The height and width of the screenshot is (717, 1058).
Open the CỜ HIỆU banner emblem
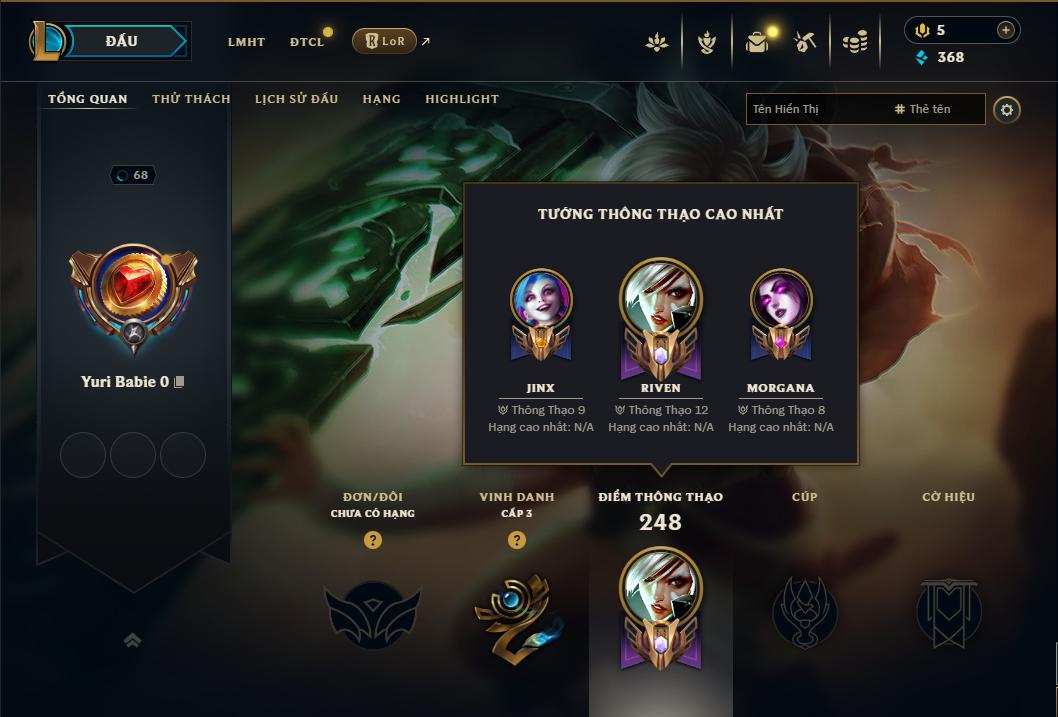point(948,612)
